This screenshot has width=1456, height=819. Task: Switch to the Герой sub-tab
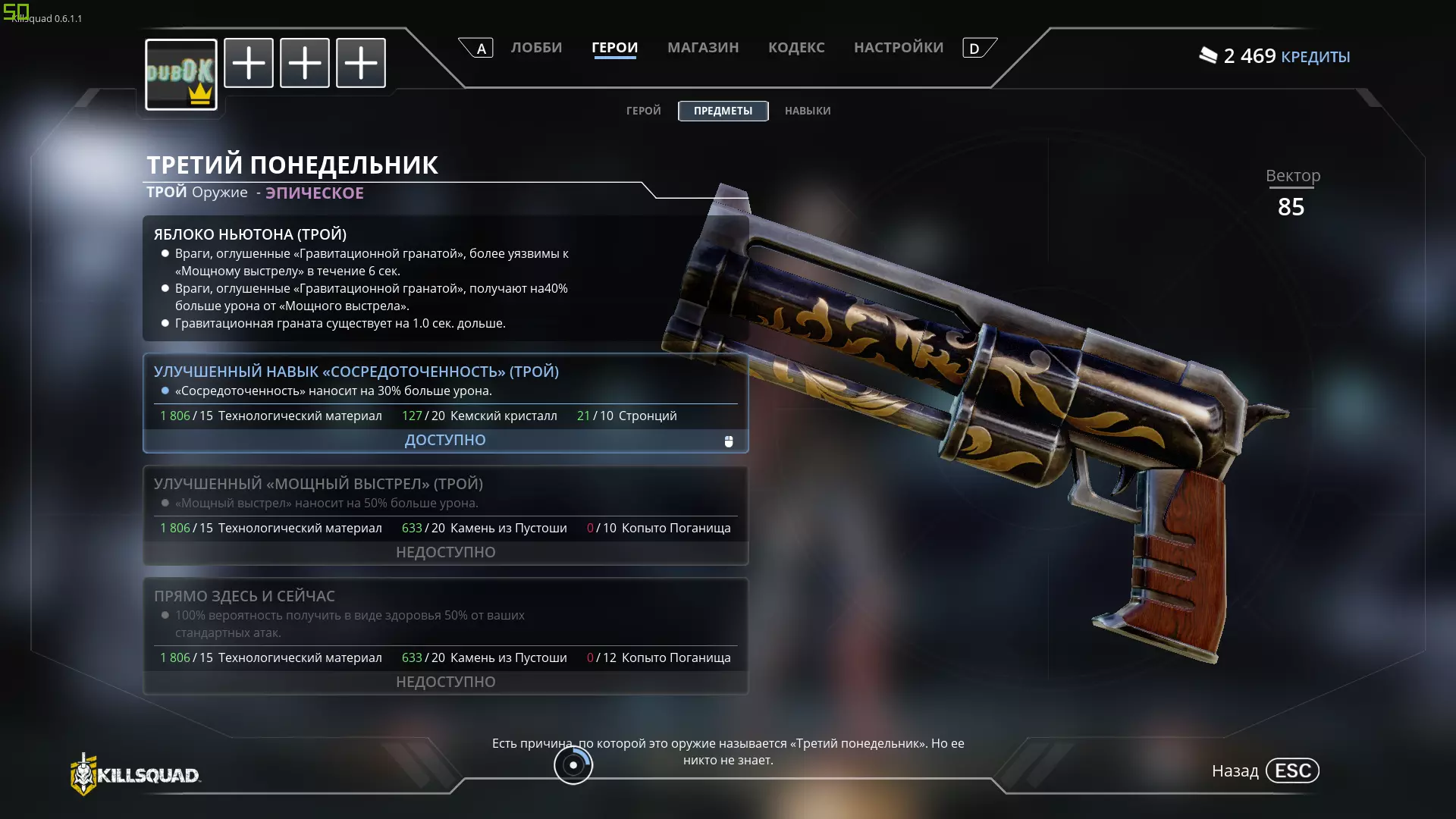click(643, 111)
